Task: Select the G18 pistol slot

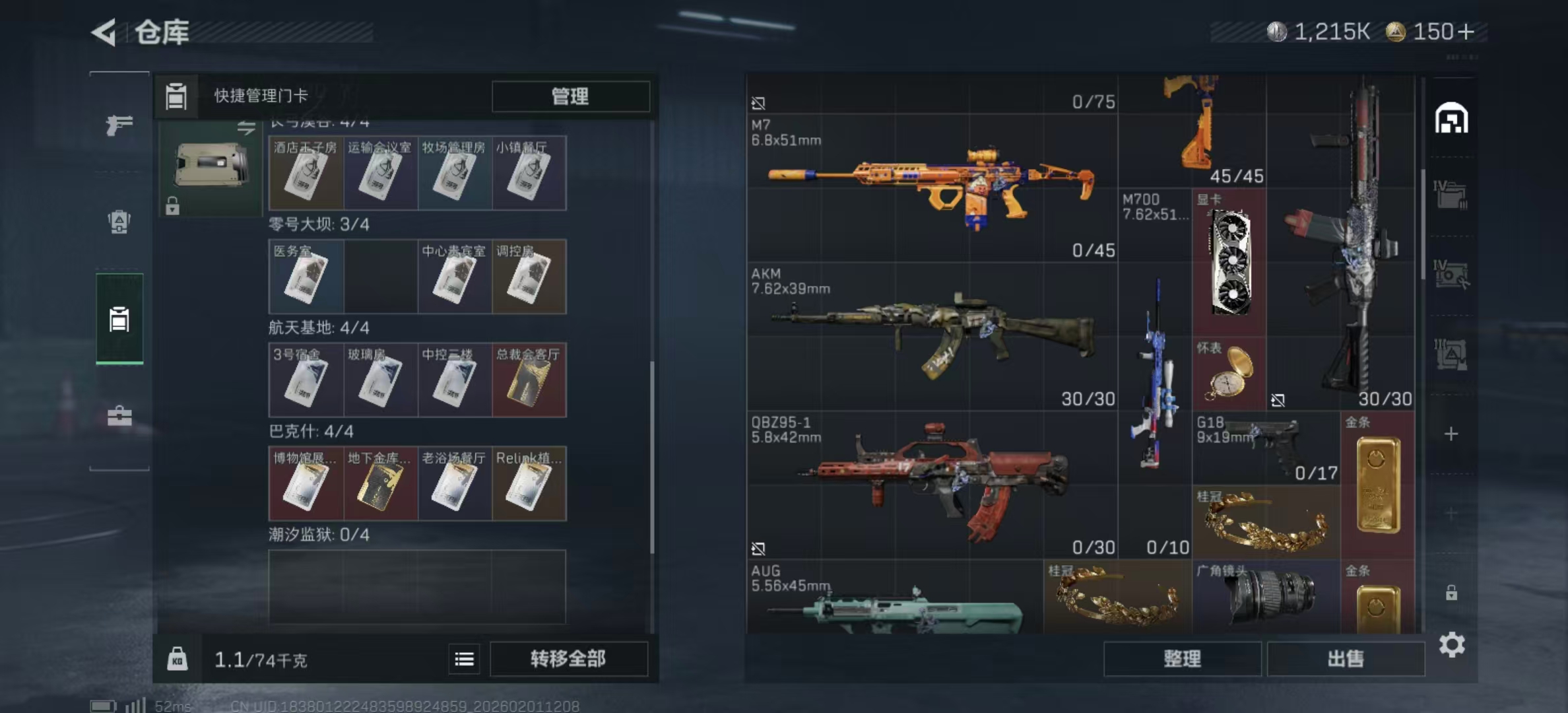Action: (1266, 448)
